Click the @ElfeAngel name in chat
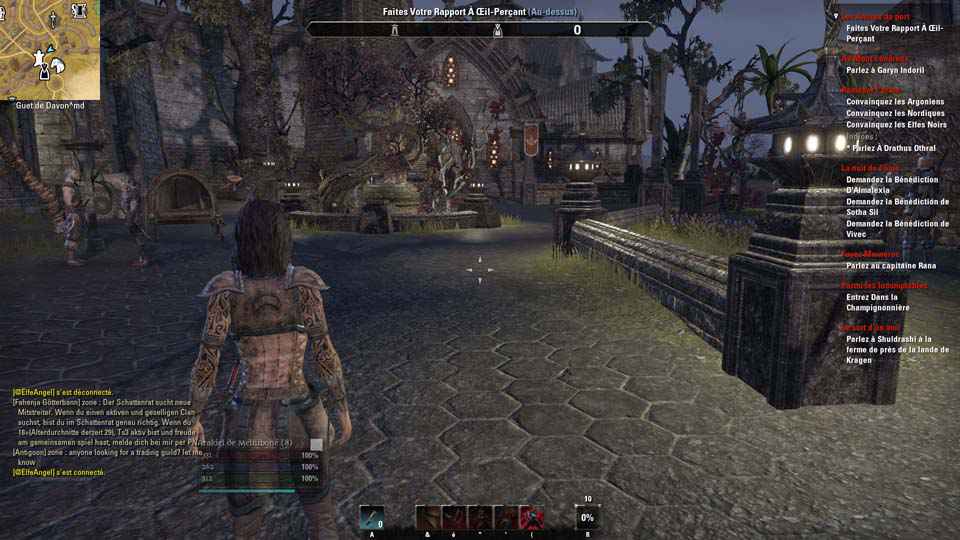The image size is (960, 540). [x=33, y=392]
